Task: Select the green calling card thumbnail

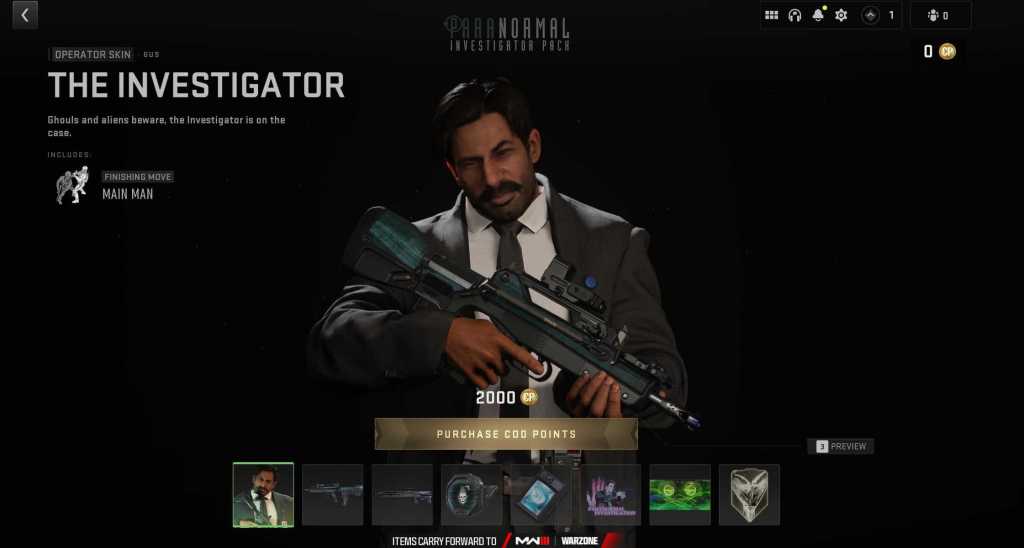Action: 680,494
